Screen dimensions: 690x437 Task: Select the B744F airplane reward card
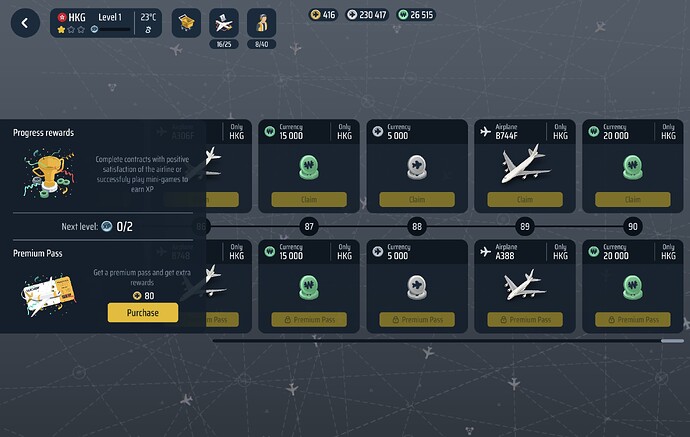[x=524, y=160]
